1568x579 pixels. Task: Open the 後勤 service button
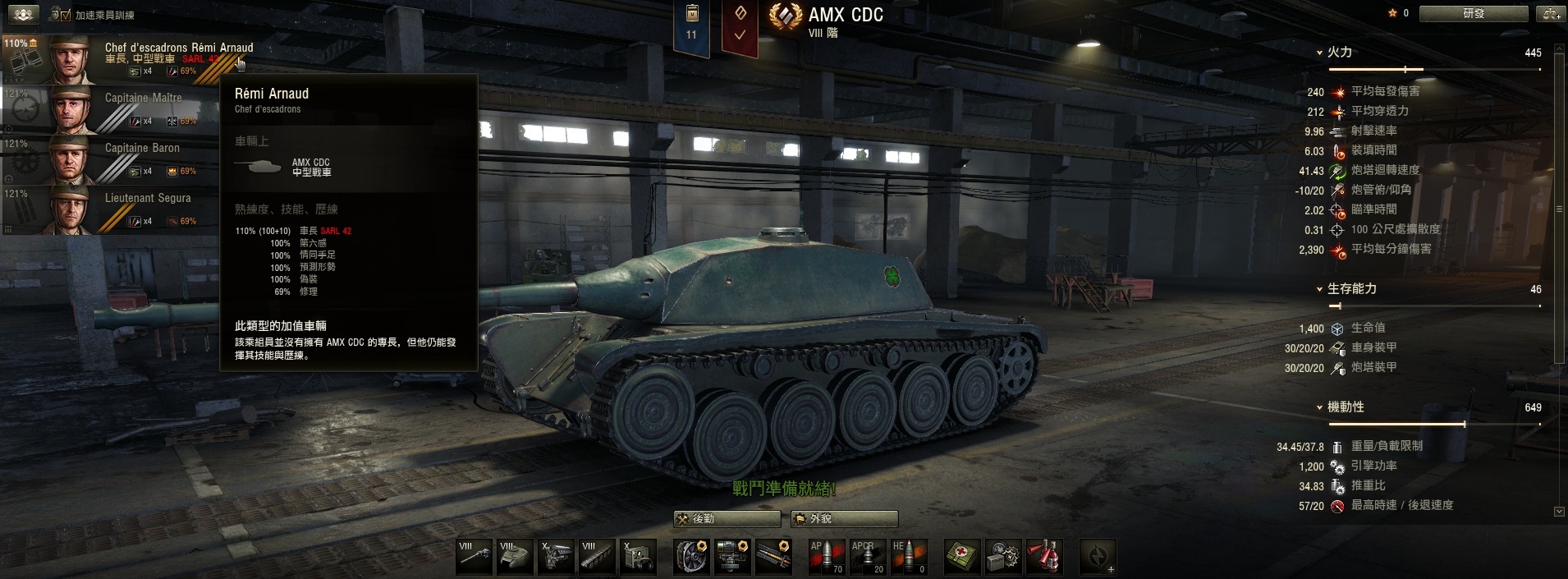727,519
